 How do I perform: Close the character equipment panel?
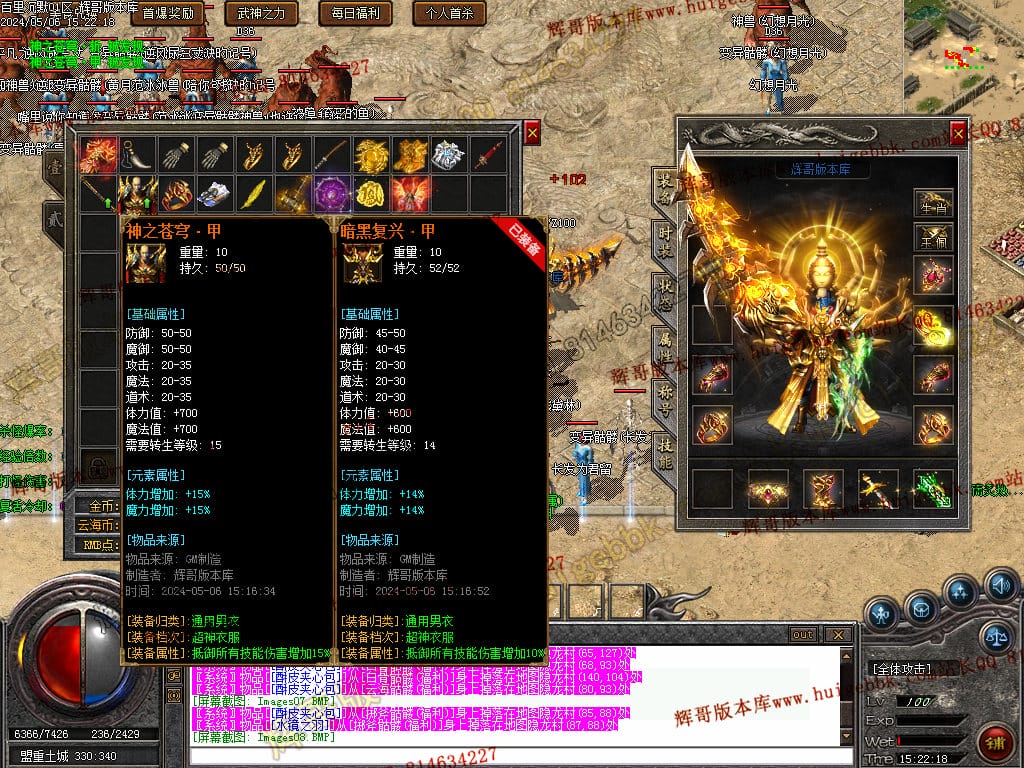(x=959, y=131)
